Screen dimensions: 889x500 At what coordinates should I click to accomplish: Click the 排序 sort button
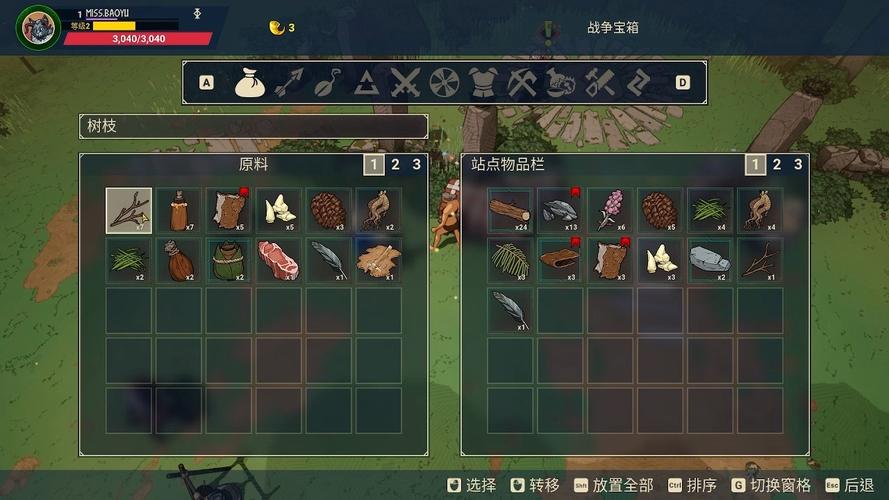pos(700,486)
